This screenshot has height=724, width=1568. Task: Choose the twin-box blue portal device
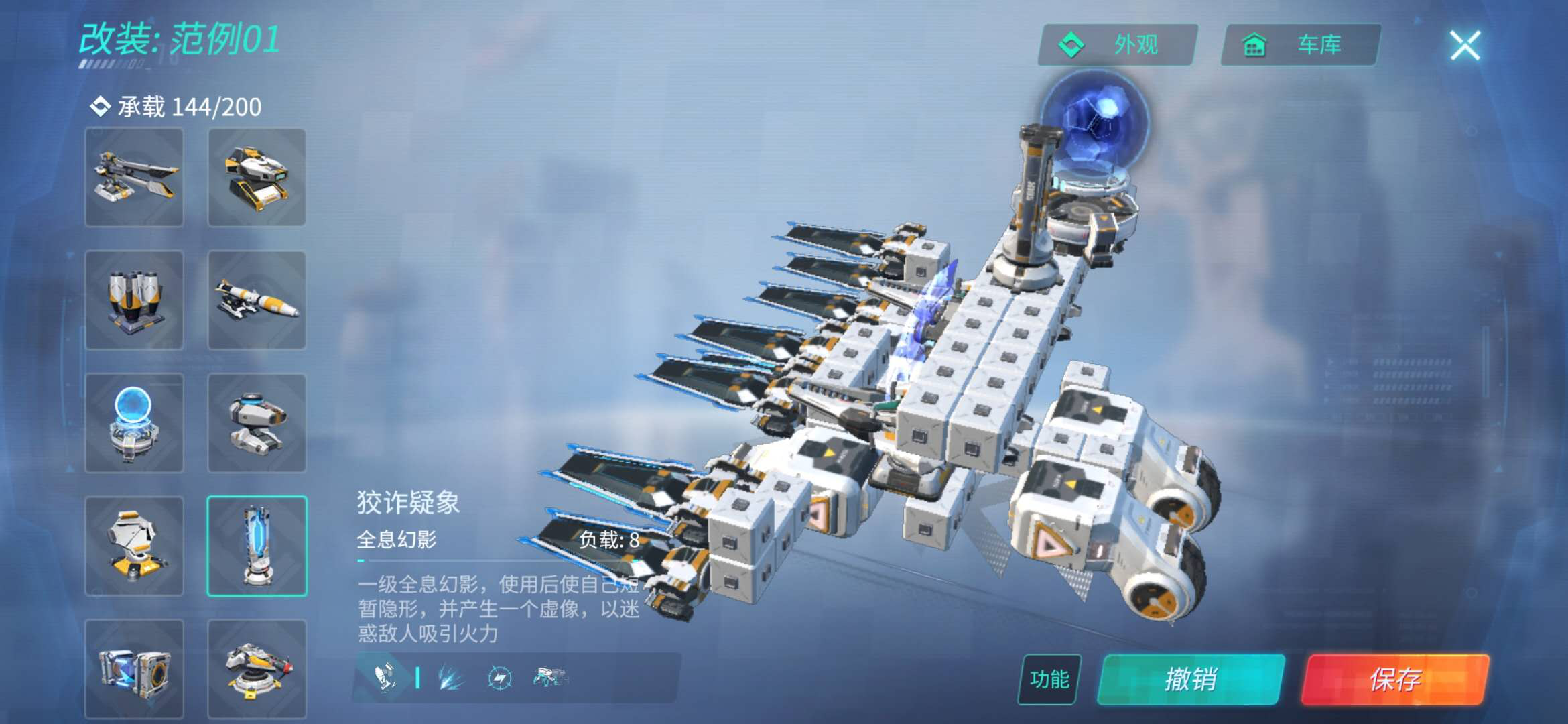click(134, 669)
